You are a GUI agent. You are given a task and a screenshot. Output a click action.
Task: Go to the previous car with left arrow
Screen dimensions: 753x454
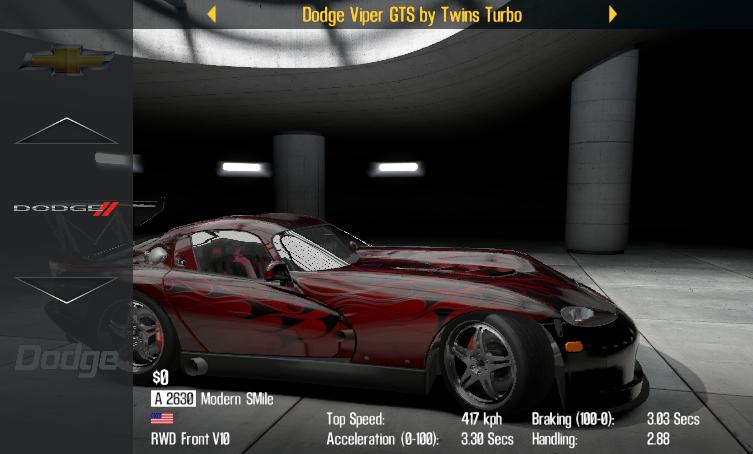tap(211, 14)
